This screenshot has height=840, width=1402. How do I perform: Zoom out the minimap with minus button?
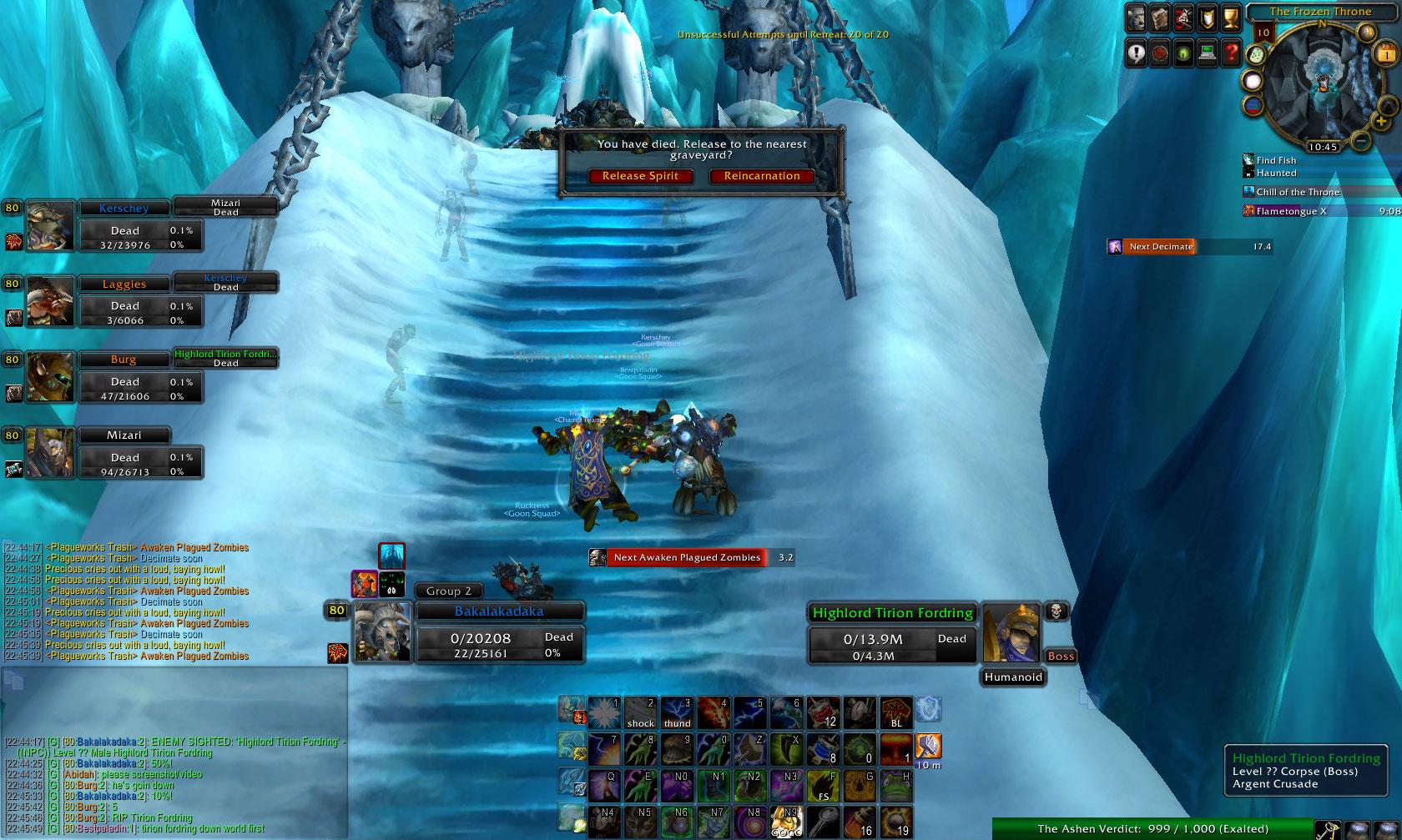(x=1360, y=140)
